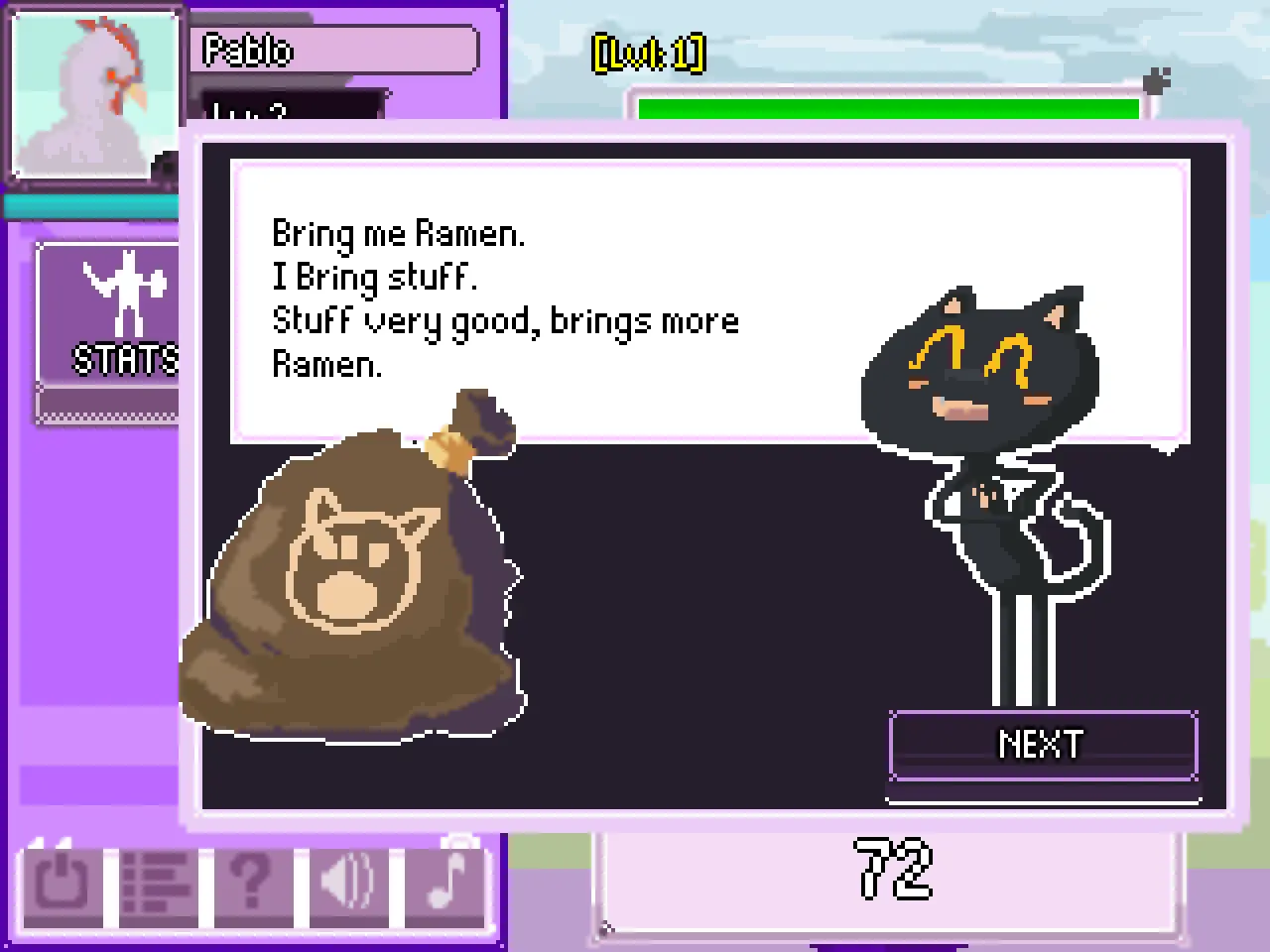Toggle sound effects with the speaker icon

(x=347, y=882)
